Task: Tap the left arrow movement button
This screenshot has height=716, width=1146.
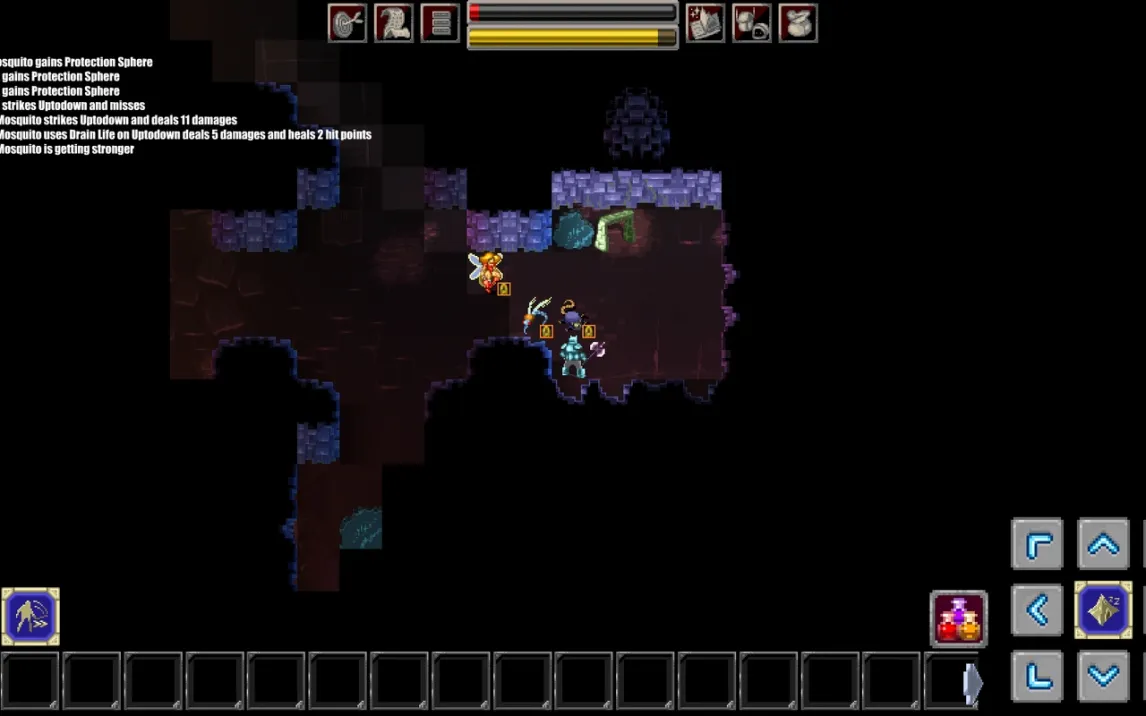Action: click(x=1037, y=610)
